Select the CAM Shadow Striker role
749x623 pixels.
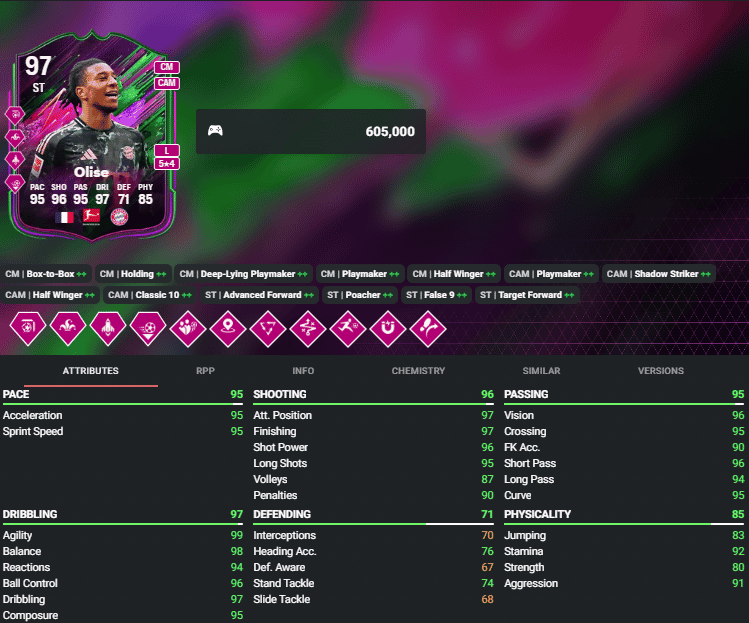click(x=659, y=274)
